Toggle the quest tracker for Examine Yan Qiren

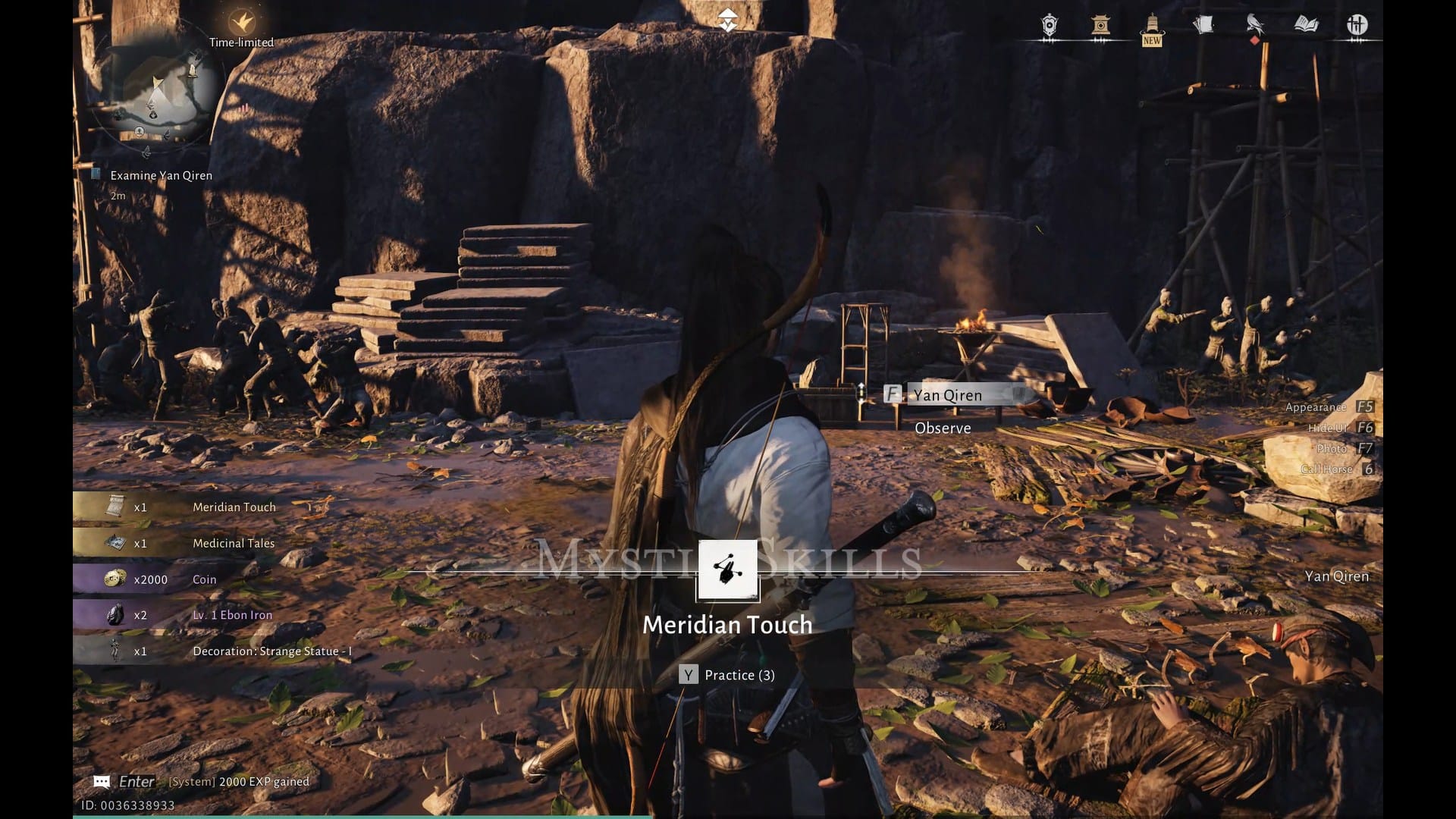click(x=160, y=175)
